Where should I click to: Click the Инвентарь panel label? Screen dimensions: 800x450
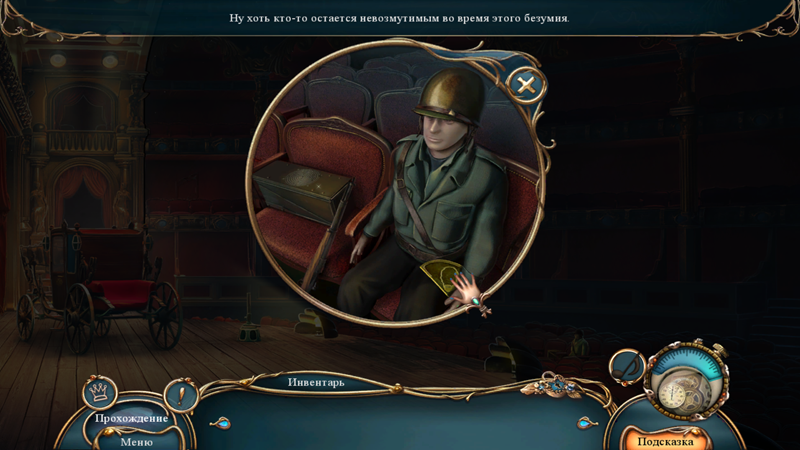click(316, 382)
